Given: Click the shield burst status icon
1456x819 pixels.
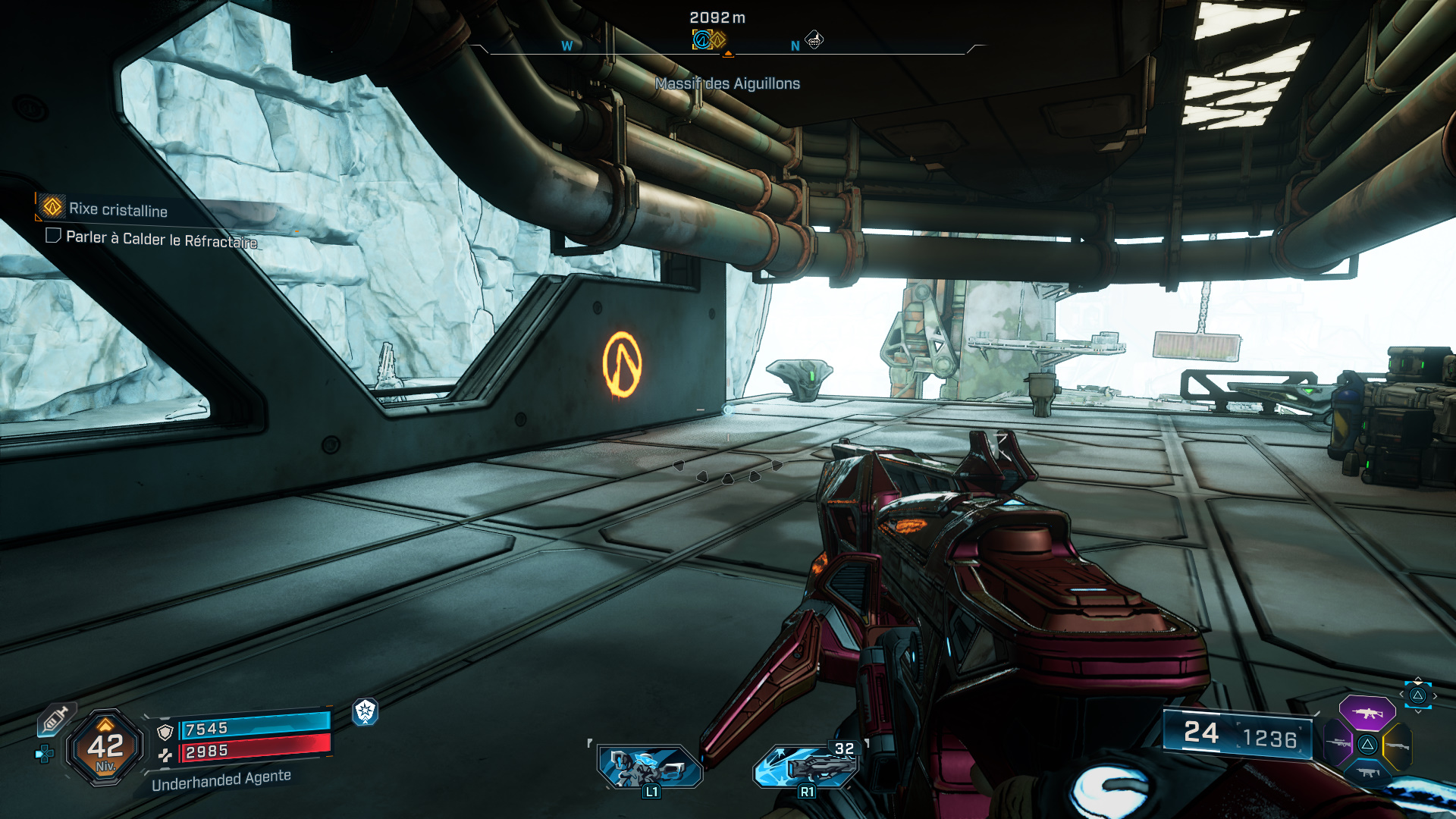Looking at the screenshot, I should (366, 711).
